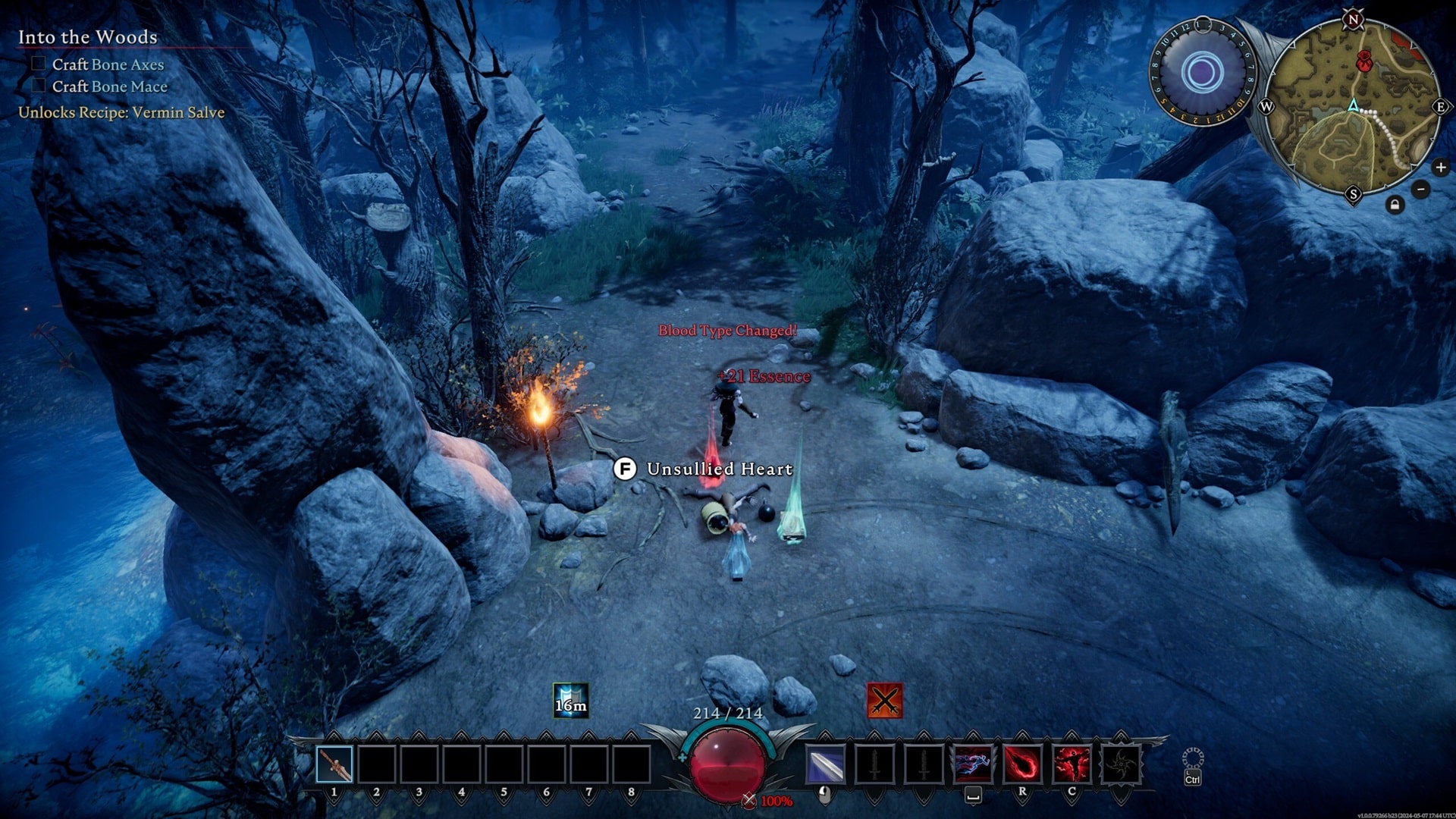Screen dimensions: 1456x819
Task: Click the red pouch marker on the minimap
Action: (x=1364, y=61)
